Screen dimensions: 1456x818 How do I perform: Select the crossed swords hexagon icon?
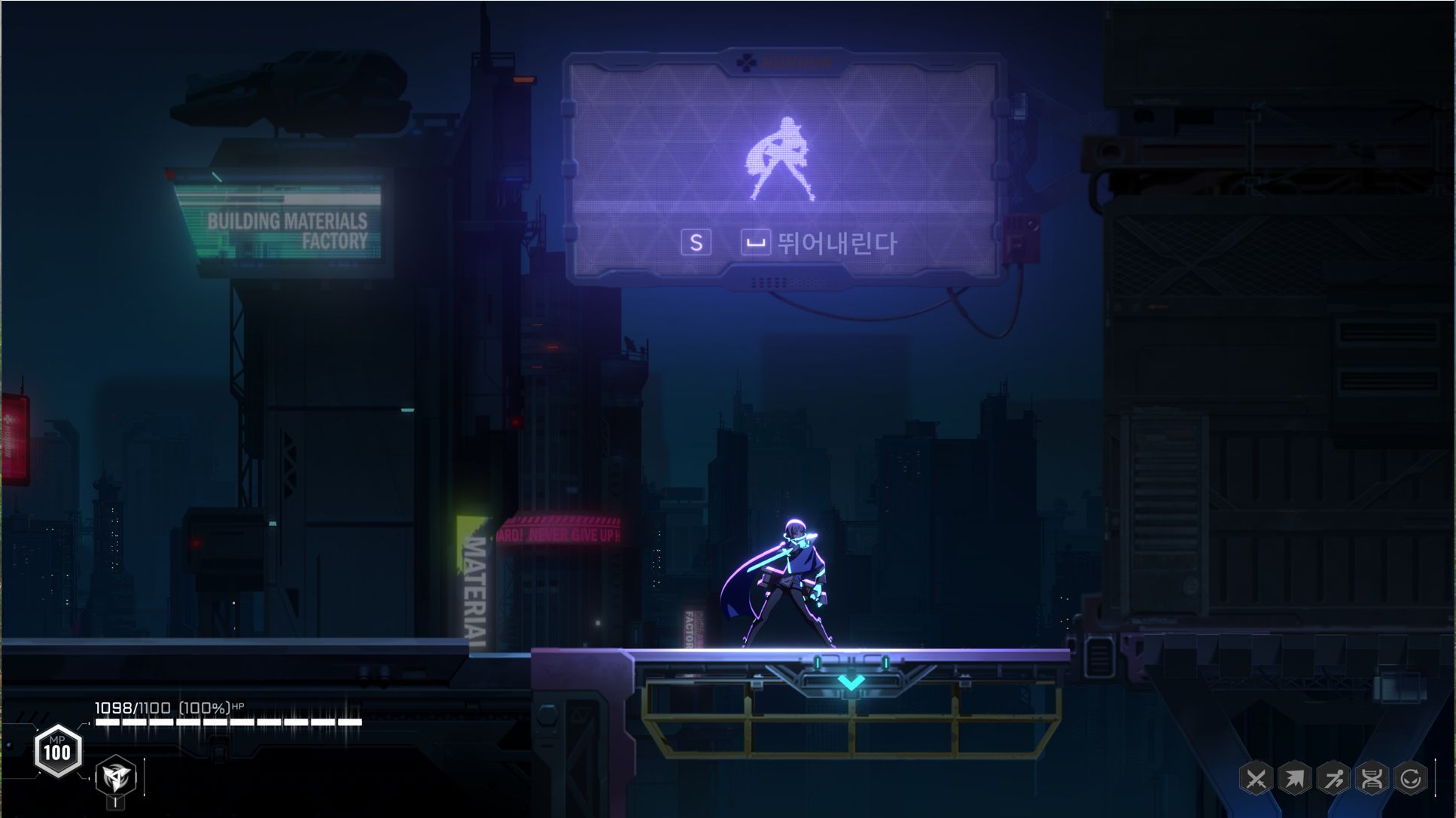(1256, 779)
